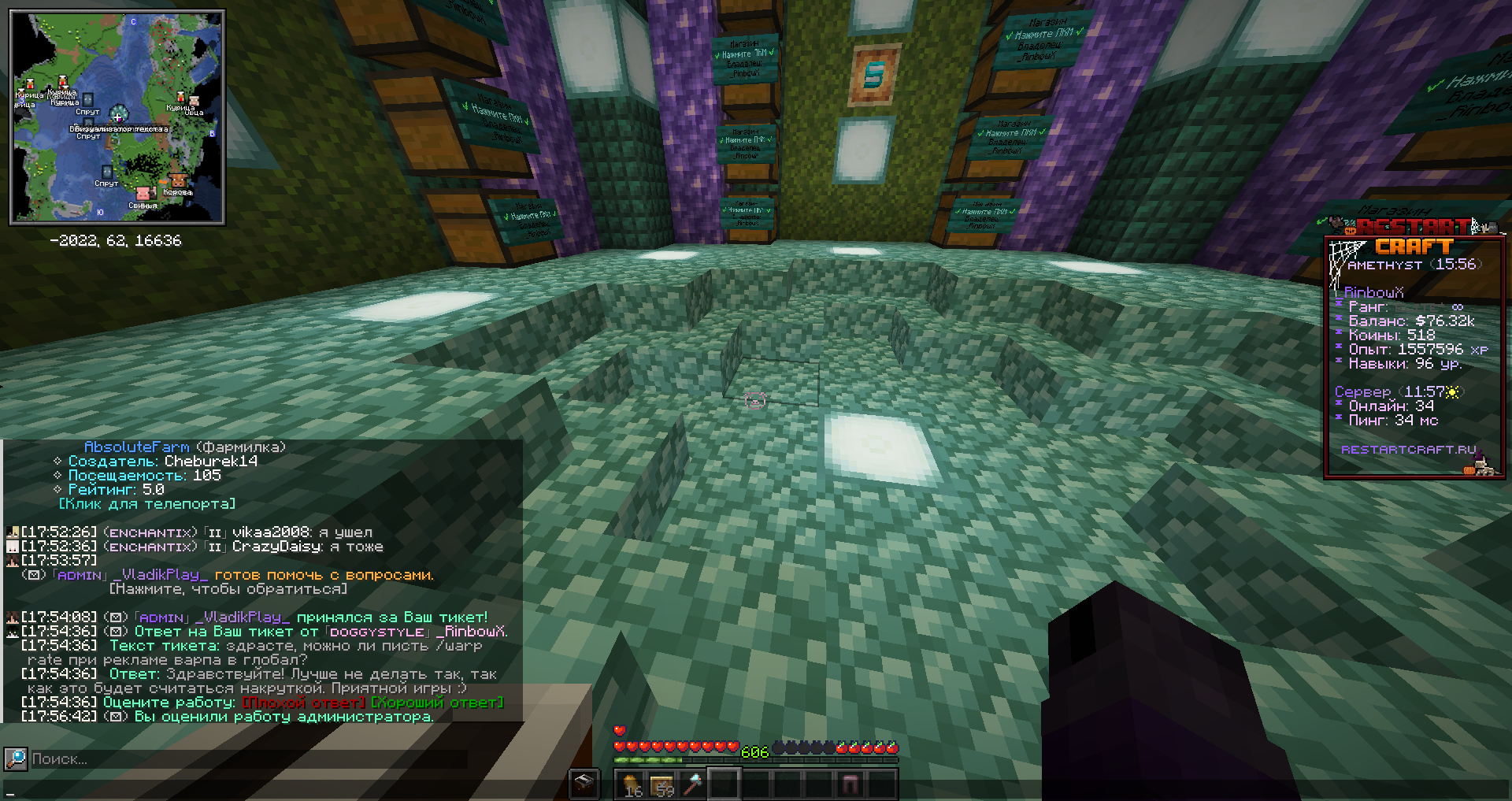Select the netherite leggings hotbar slot
This screenshot has height=801, width=1512.
point(850,784)
